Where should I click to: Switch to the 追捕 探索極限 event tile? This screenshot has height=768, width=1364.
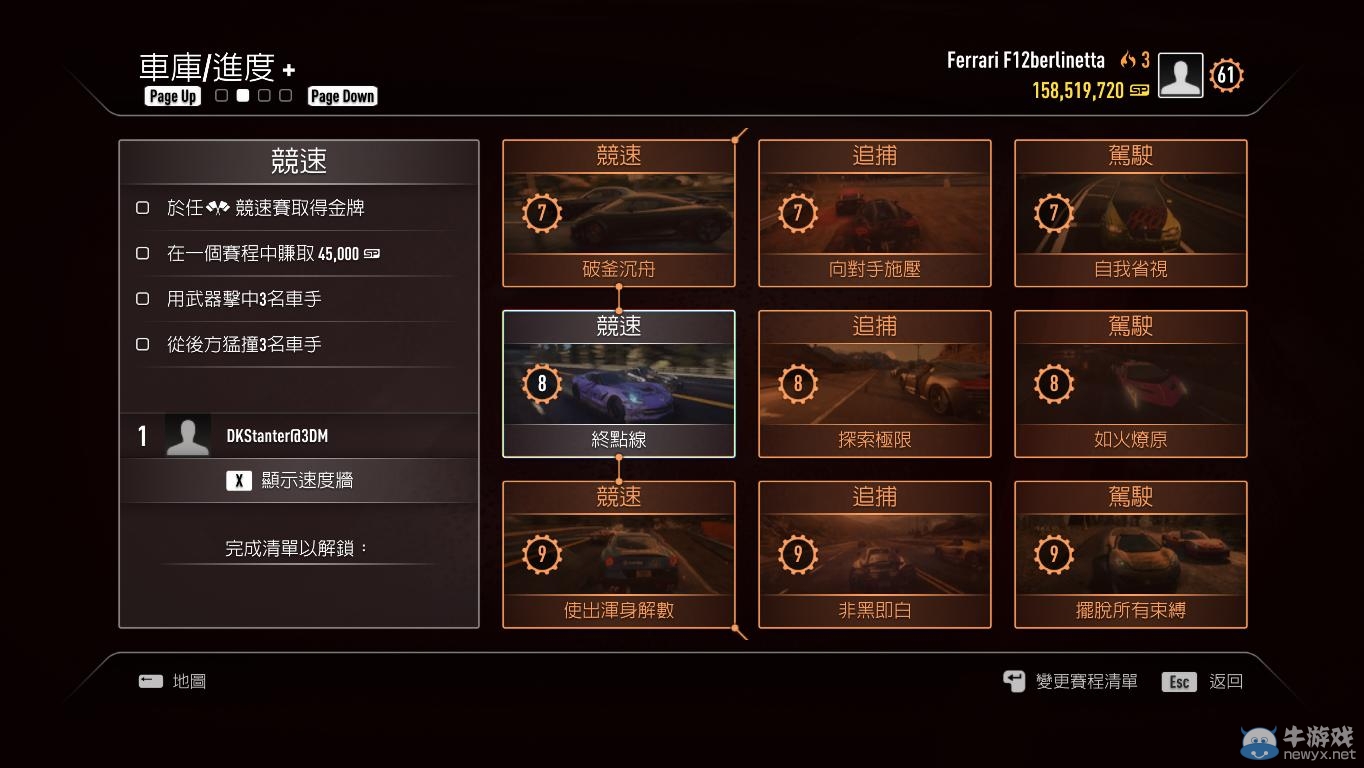[874, 384]
